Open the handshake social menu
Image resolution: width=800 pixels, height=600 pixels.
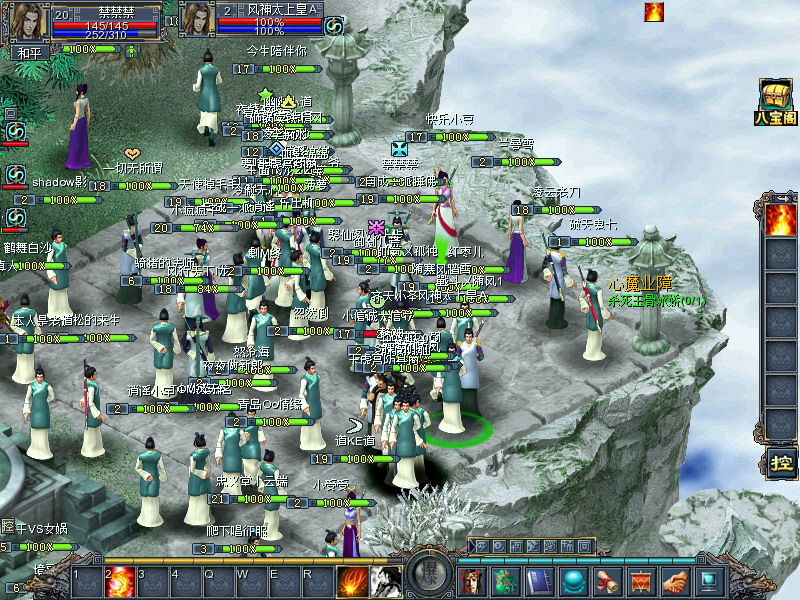click(x=675, y=581)
